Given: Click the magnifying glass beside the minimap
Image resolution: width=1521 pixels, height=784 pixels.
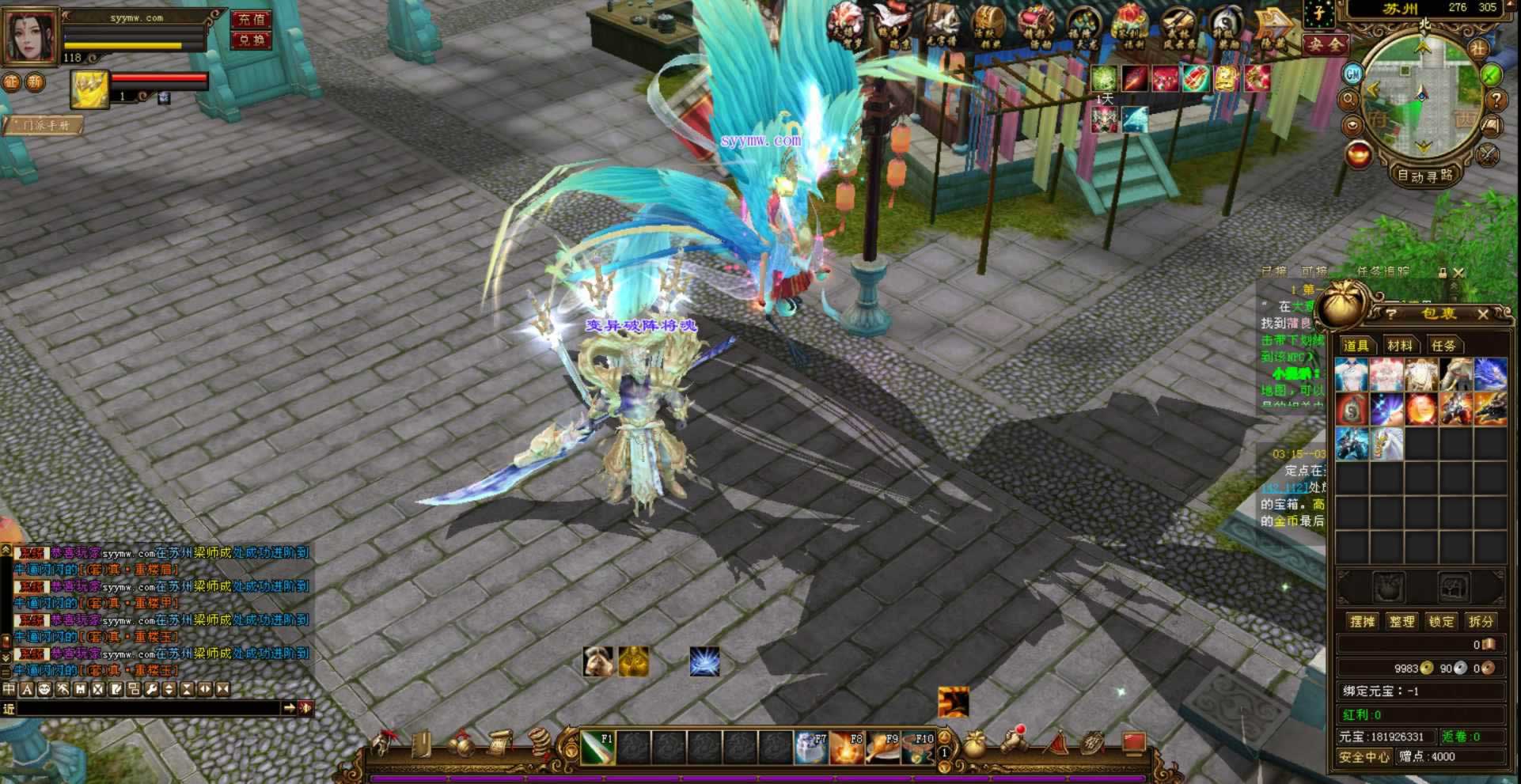Looking at the screenshot, I should [1349, 100].
